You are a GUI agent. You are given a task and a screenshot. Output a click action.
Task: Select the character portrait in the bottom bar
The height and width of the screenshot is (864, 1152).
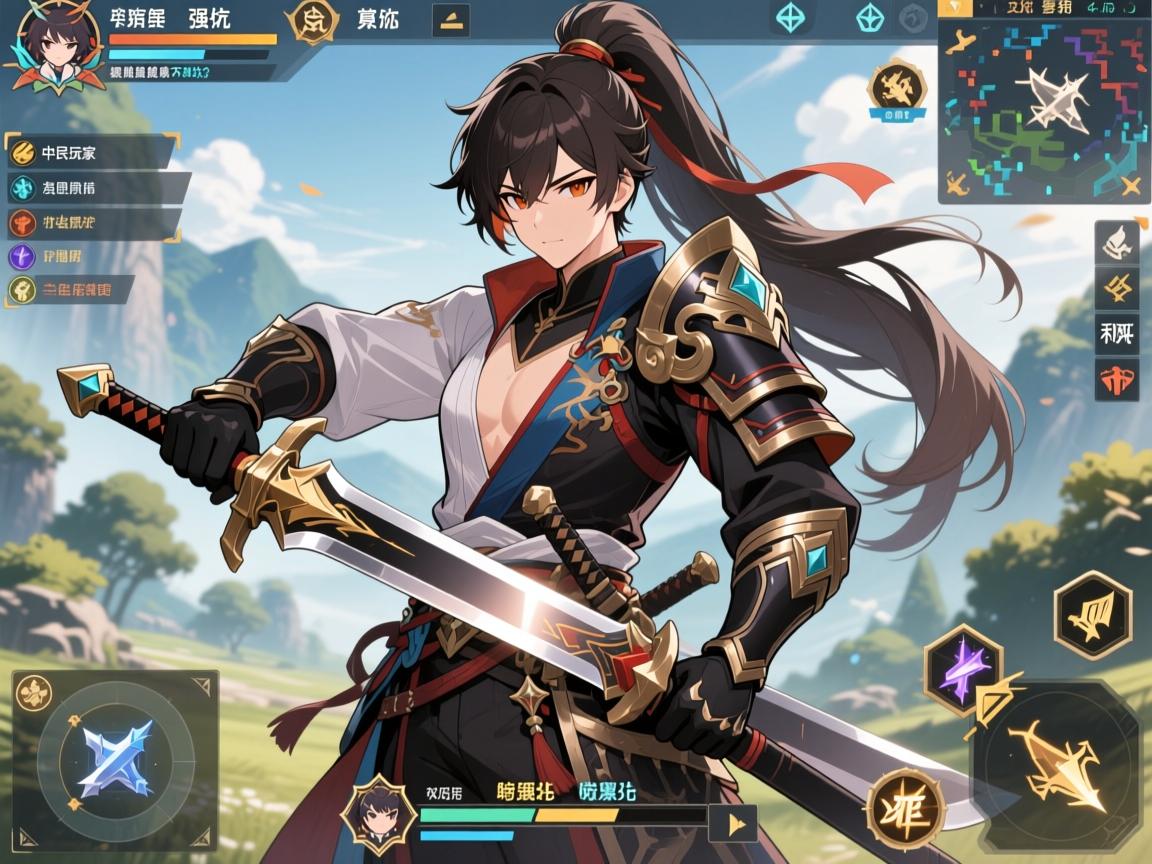(379, 812)
